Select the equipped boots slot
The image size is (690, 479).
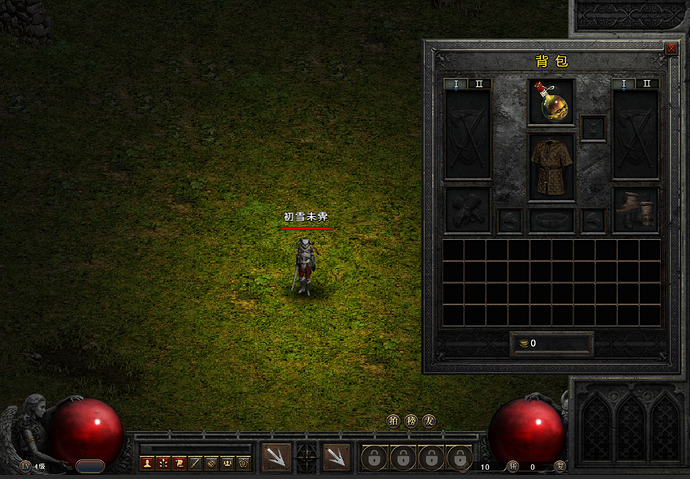(x=635, y=209)
